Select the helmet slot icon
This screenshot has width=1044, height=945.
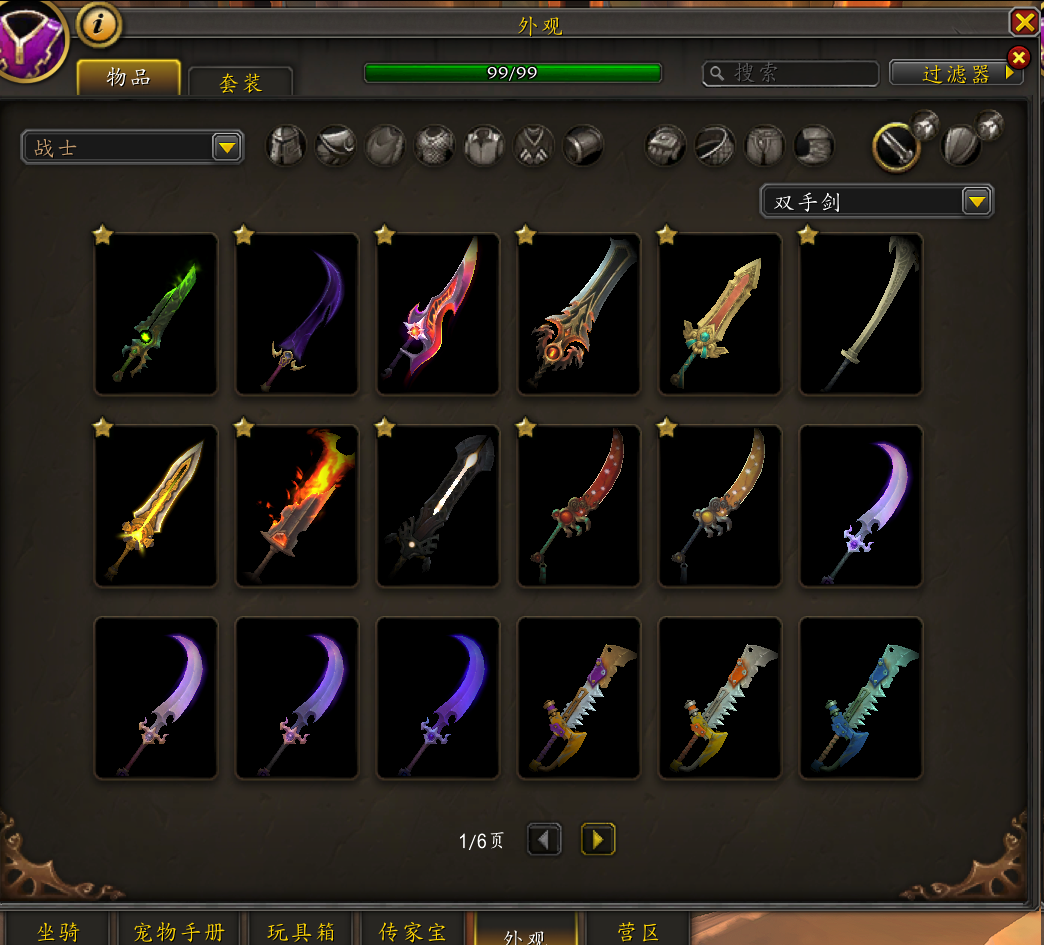click(287, 146)
